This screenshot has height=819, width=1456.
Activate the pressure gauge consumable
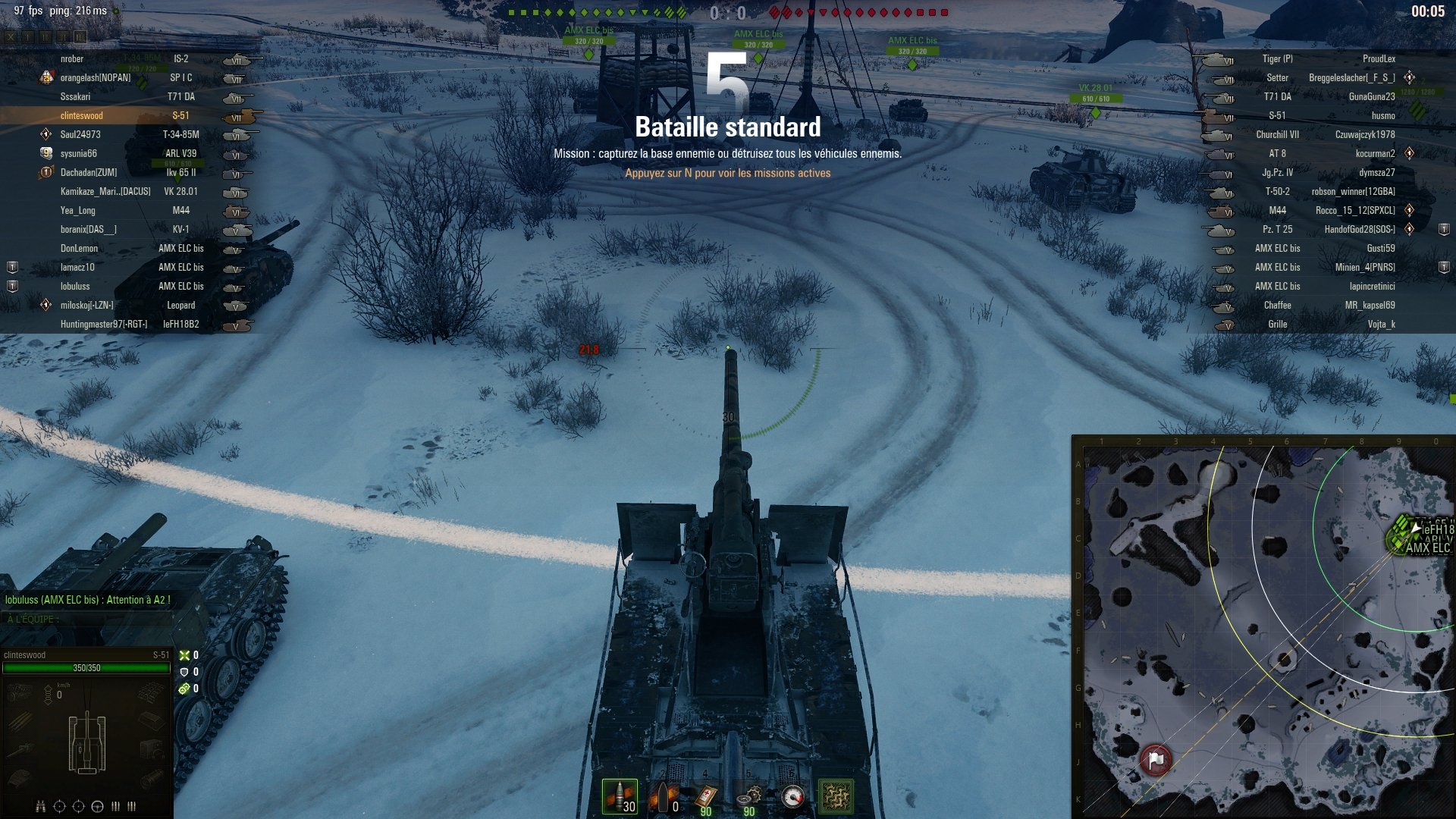[x=792, y=797]
